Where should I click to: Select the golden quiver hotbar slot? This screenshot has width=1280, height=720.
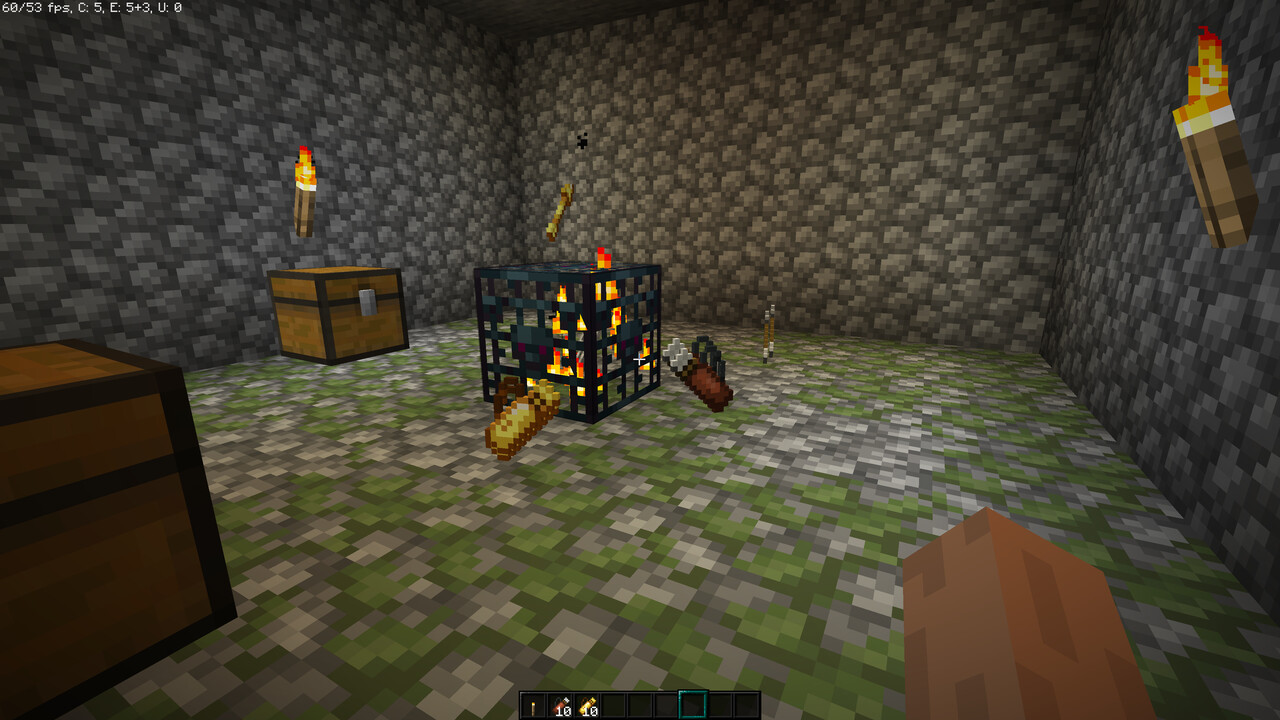coord(586,706)
